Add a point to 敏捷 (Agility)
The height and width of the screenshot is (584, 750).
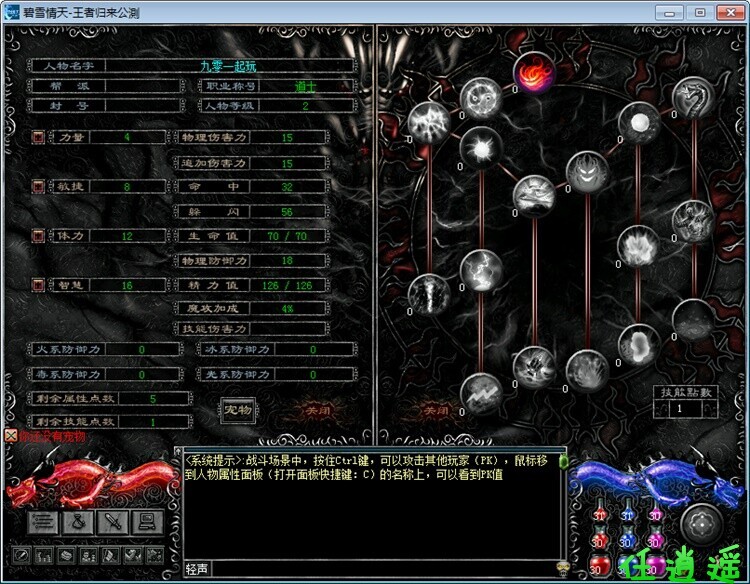pyautogui.click(x=38, y=186)
